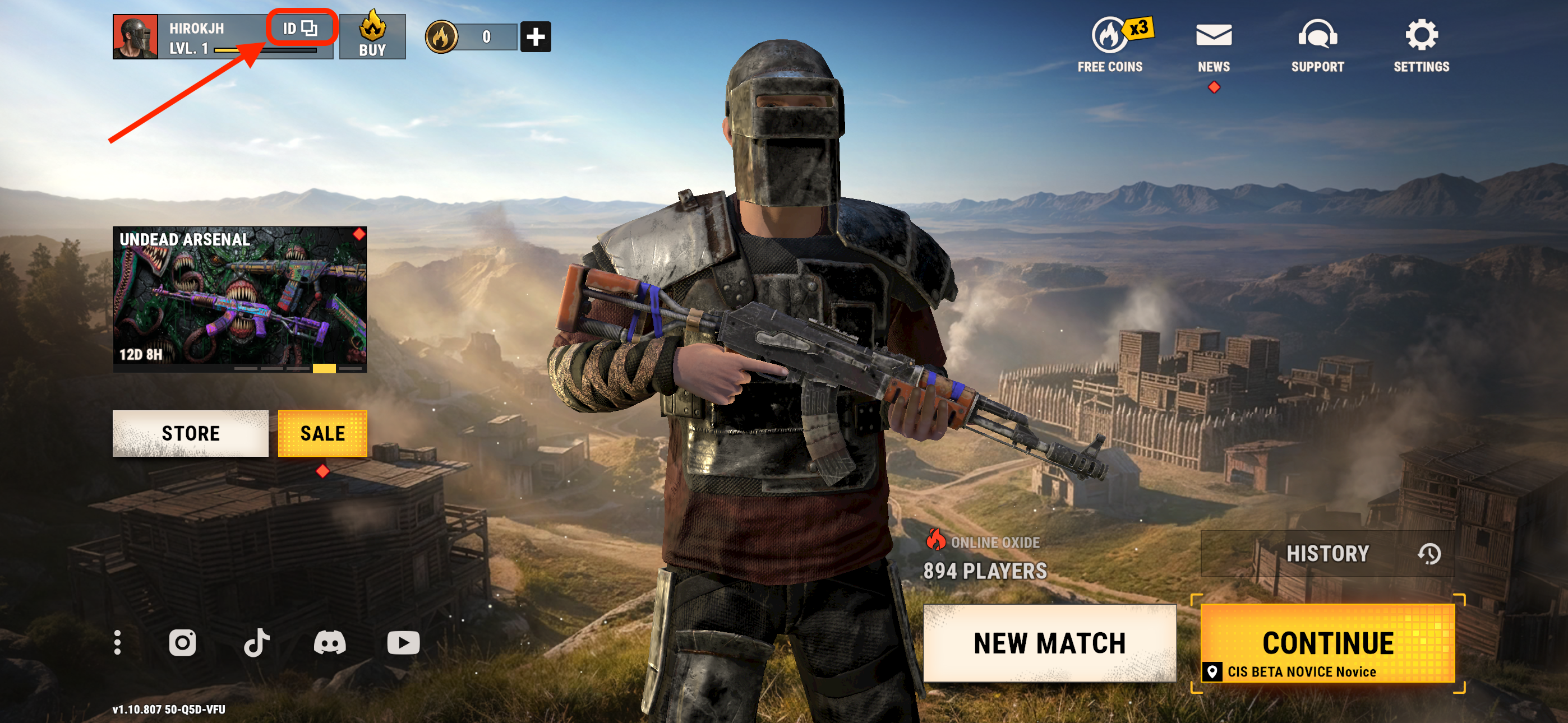View the Undead Arsenal event banner

point(240,299)
